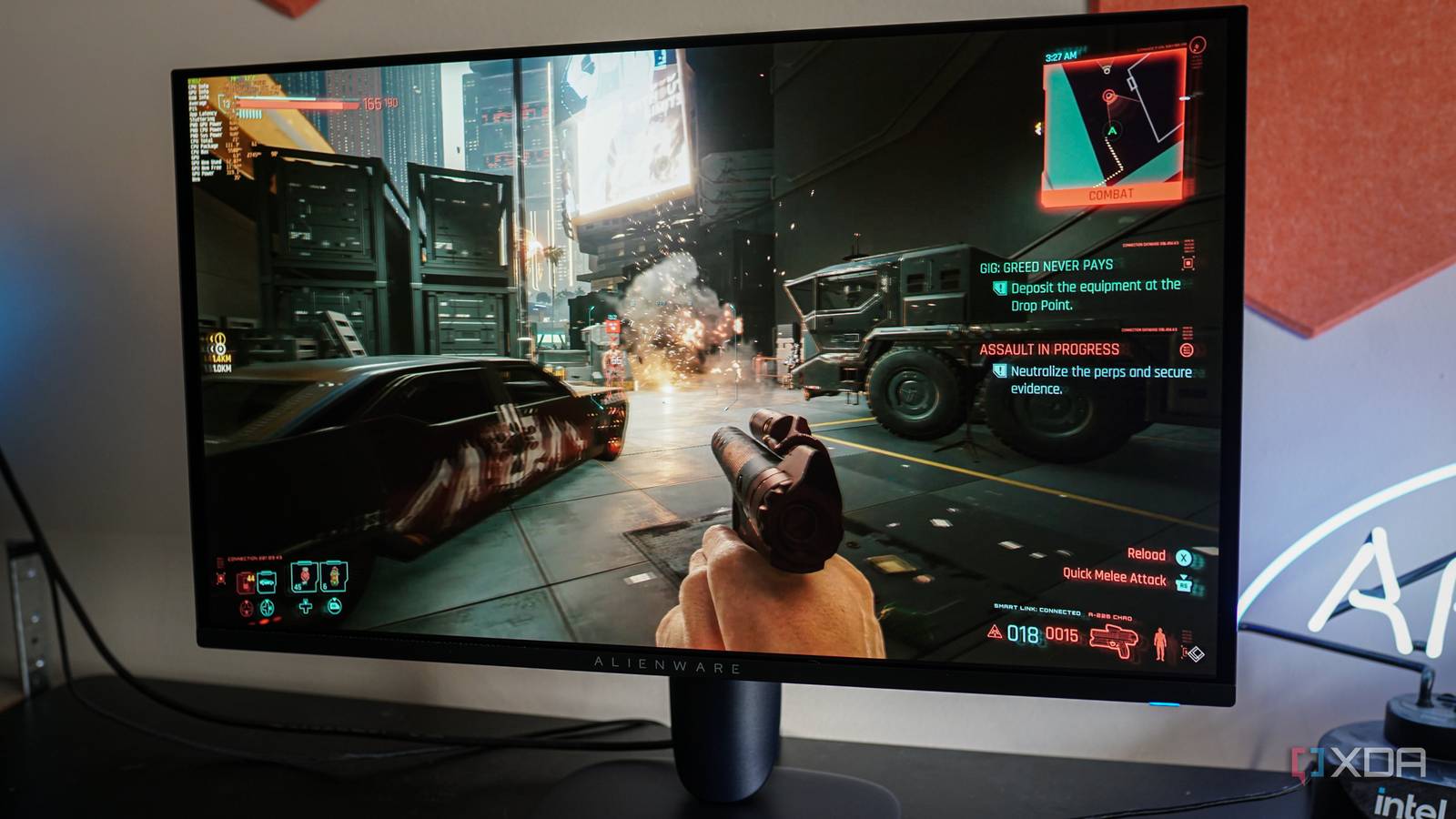Click the red warning triangle beside ammo

coord(995,632)
